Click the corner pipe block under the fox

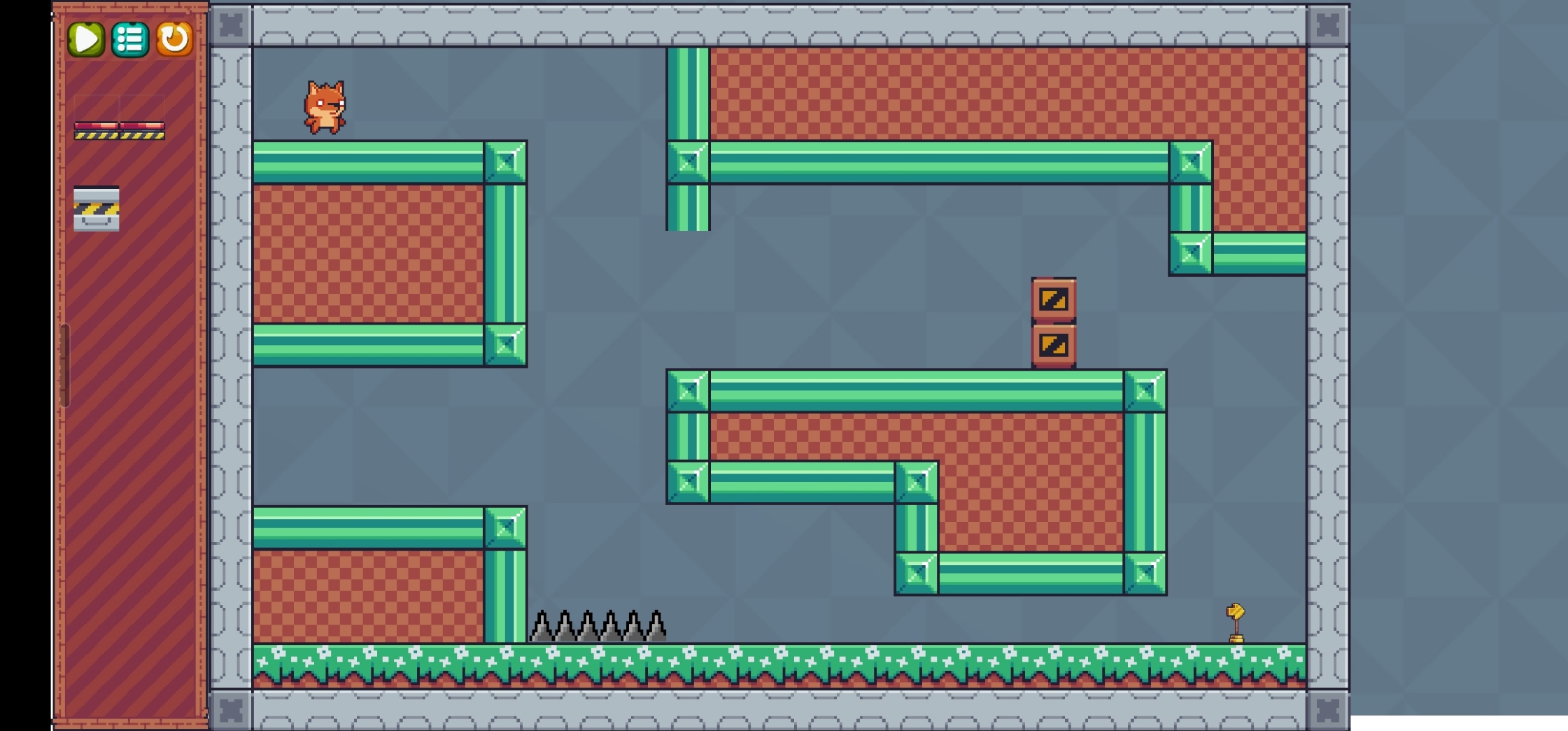505,163
